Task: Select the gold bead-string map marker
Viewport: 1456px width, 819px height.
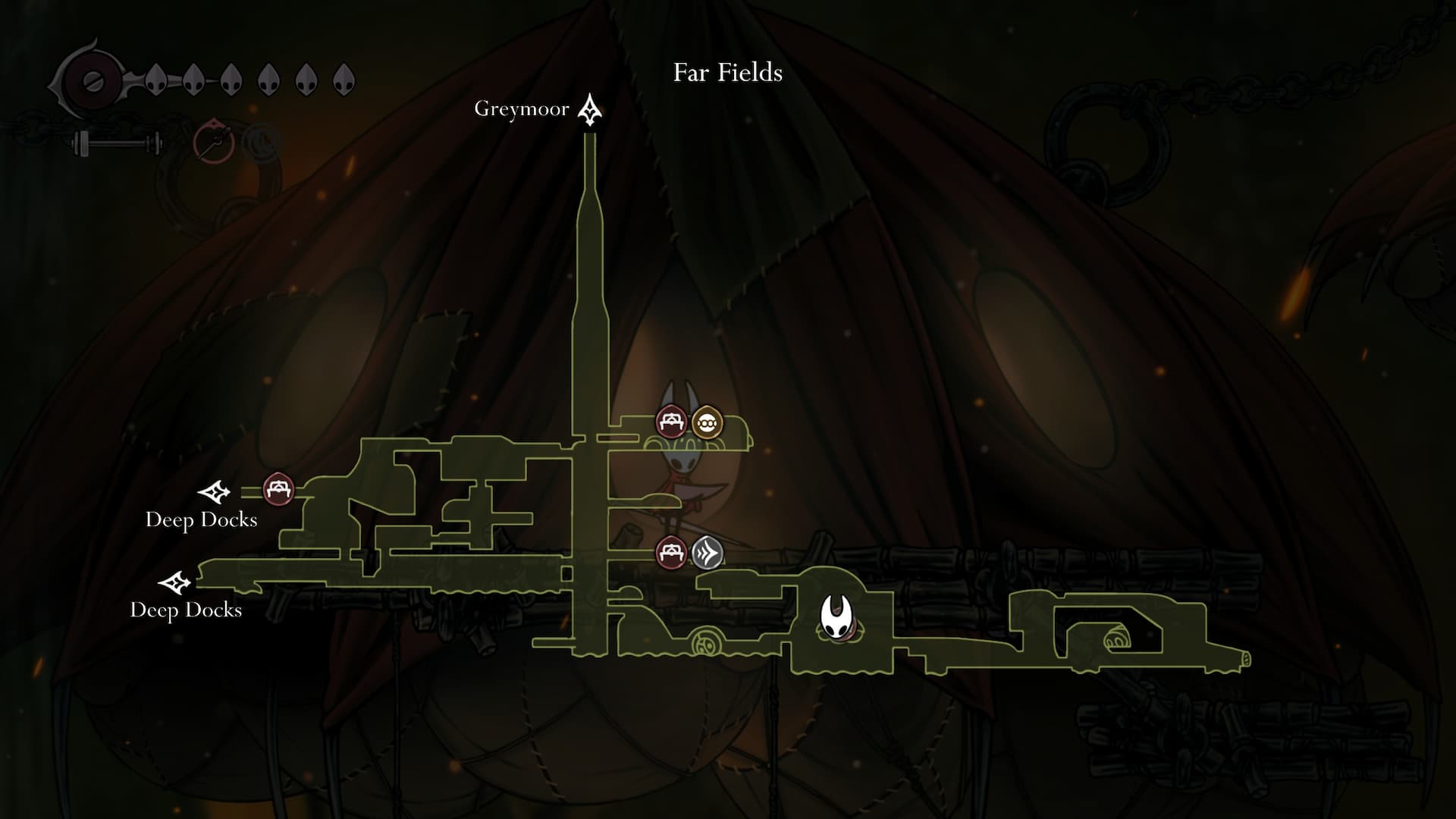Action: tap(707, 422)
